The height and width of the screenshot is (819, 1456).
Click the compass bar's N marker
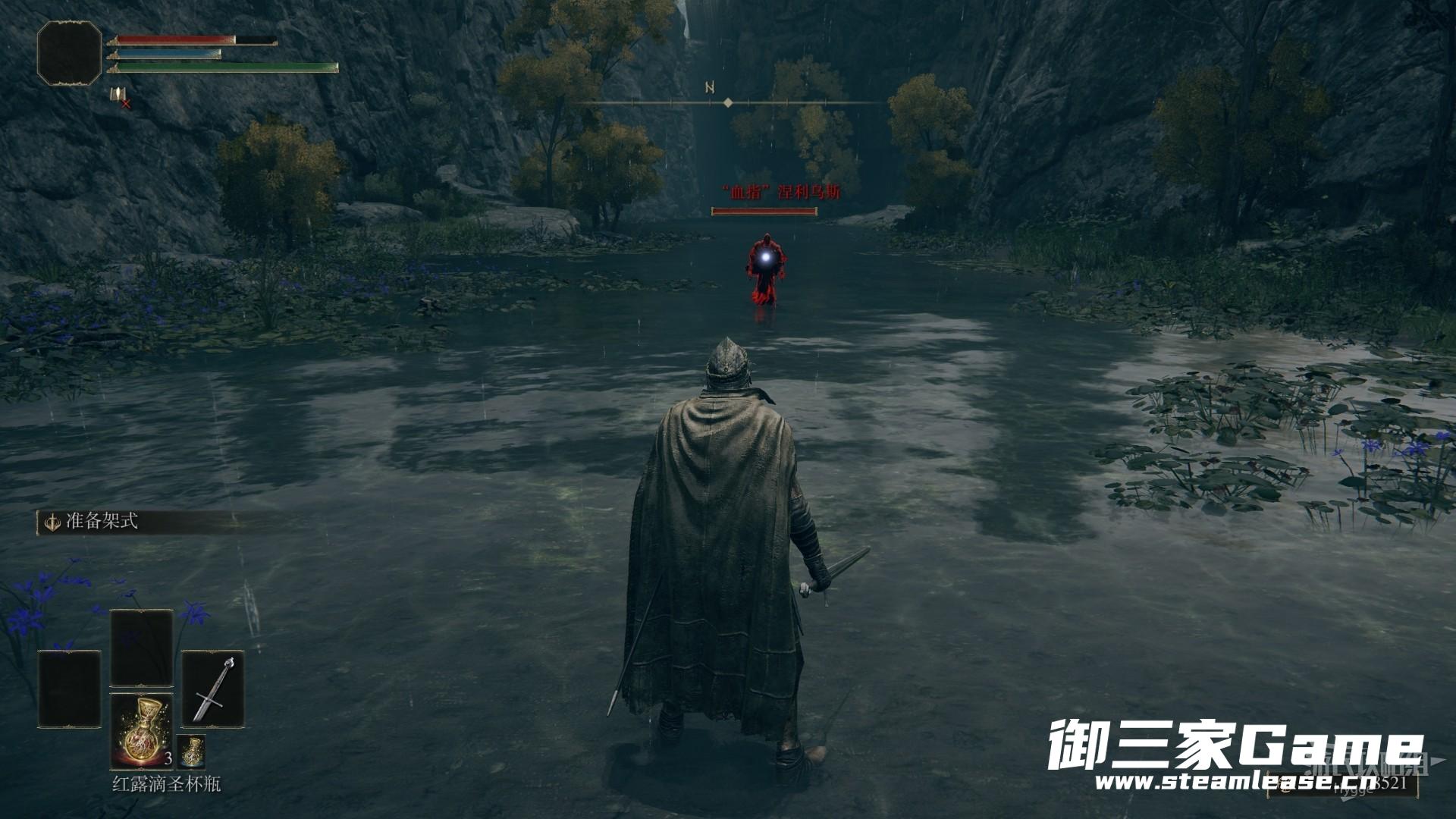pos(710,87)
